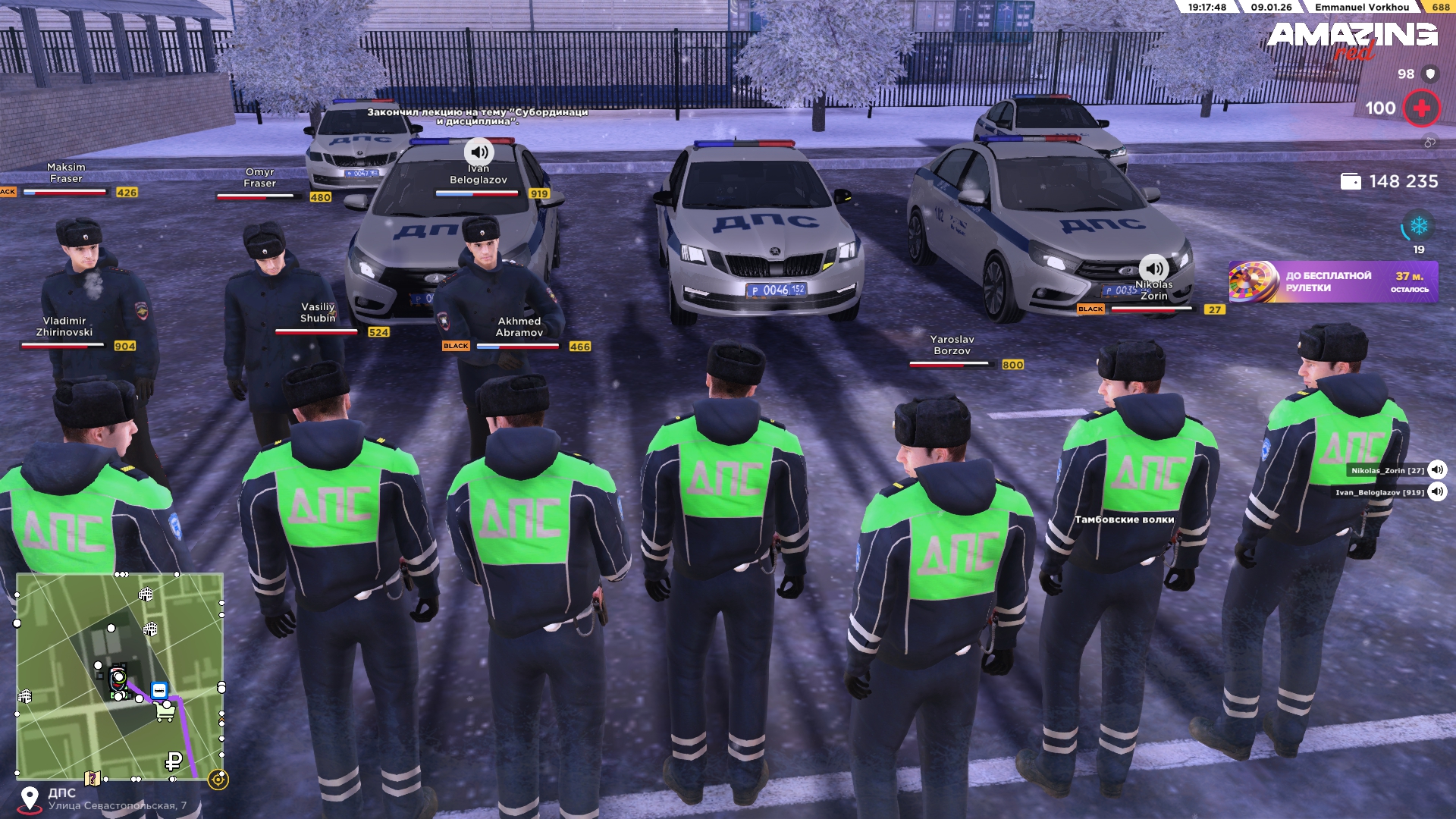Click the blue bus stop minimap marker

click(159, 690)
